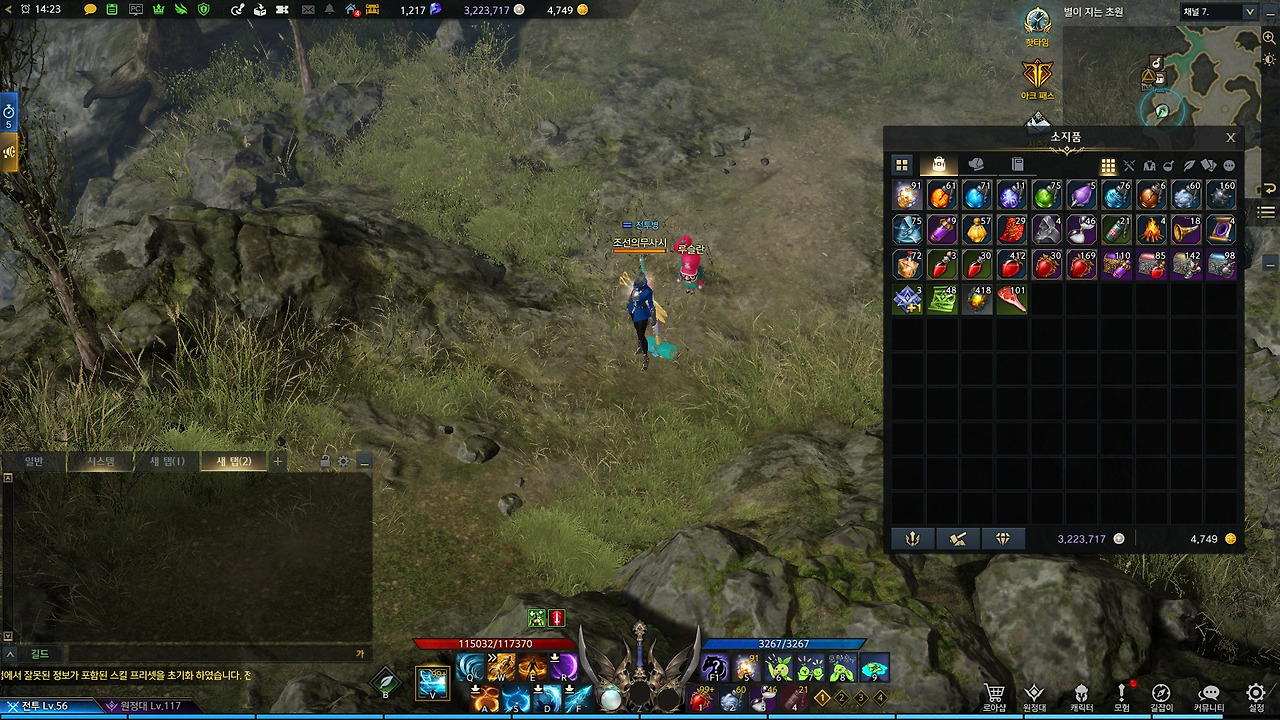Close the 소지품 inventory window
The width and height of the screenshot is (1280, 720).
point(1230,138)
